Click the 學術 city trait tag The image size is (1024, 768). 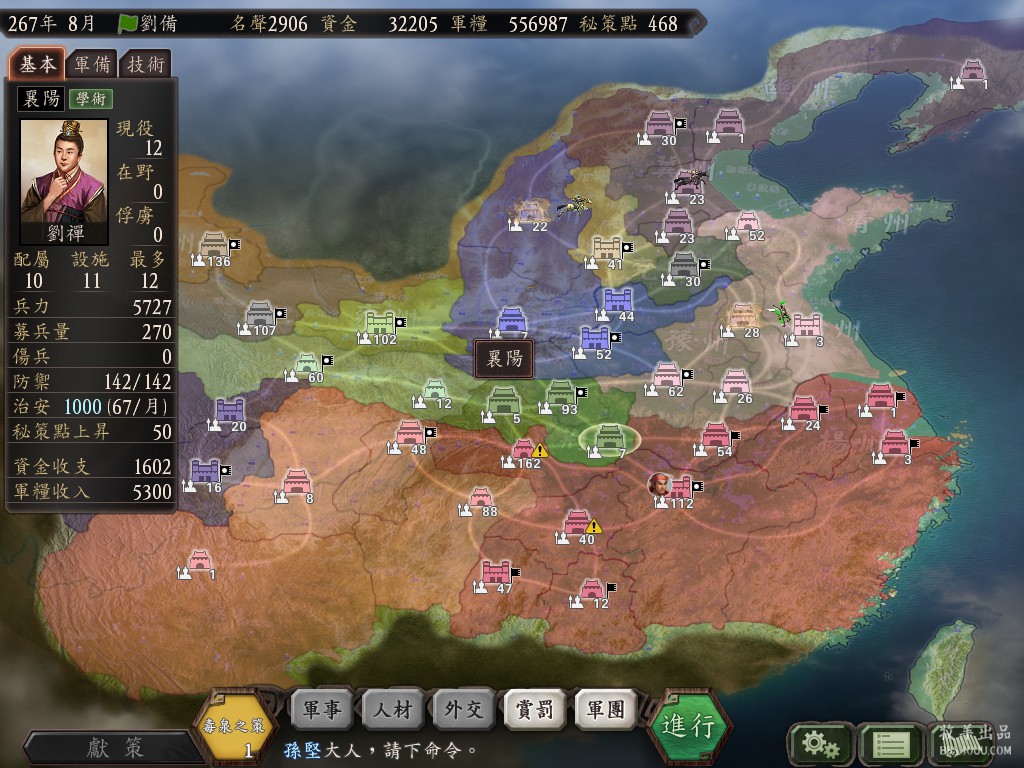[x=90, y=99]
